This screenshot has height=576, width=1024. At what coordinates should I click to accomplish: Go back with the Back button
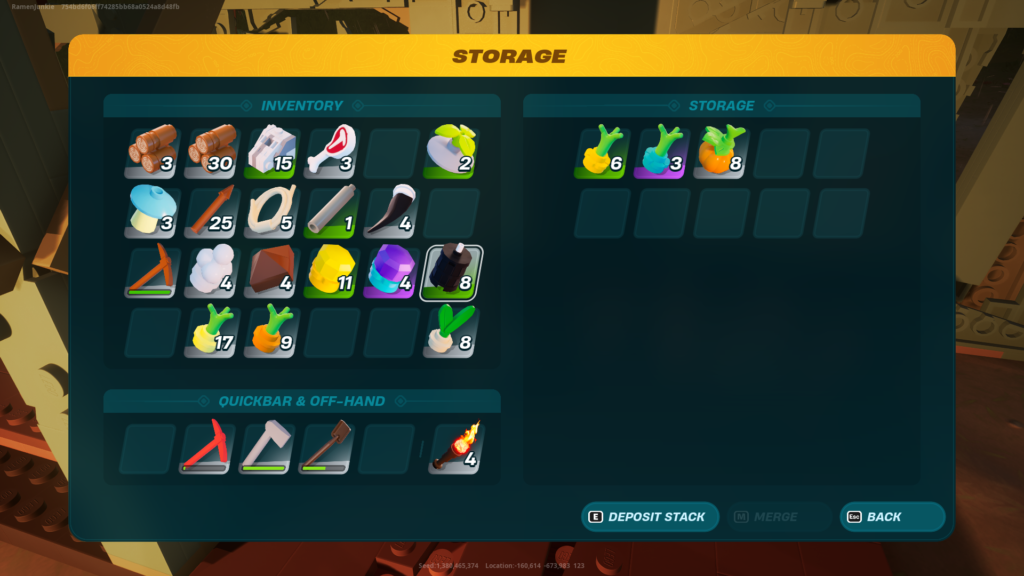pos(892,517)
